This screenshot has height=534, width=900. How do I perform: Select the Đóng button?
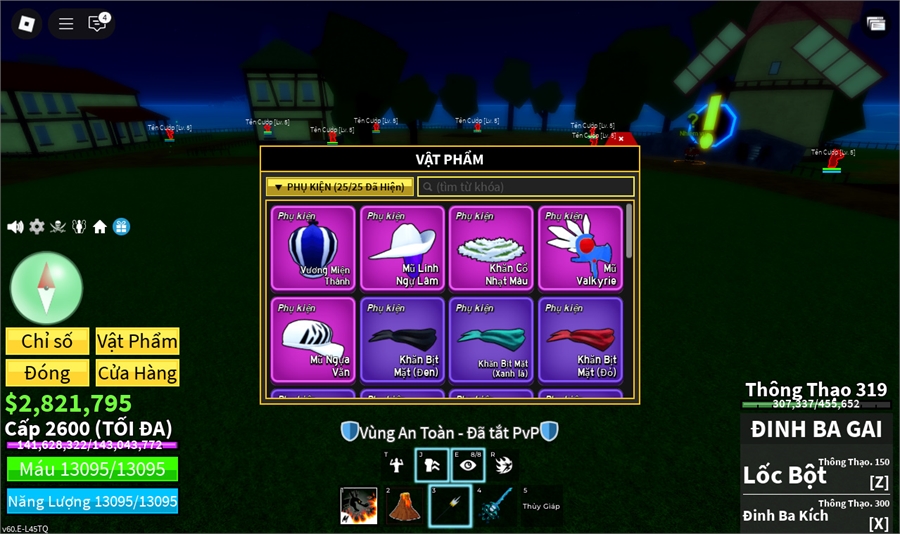click(x=47, y=373)
